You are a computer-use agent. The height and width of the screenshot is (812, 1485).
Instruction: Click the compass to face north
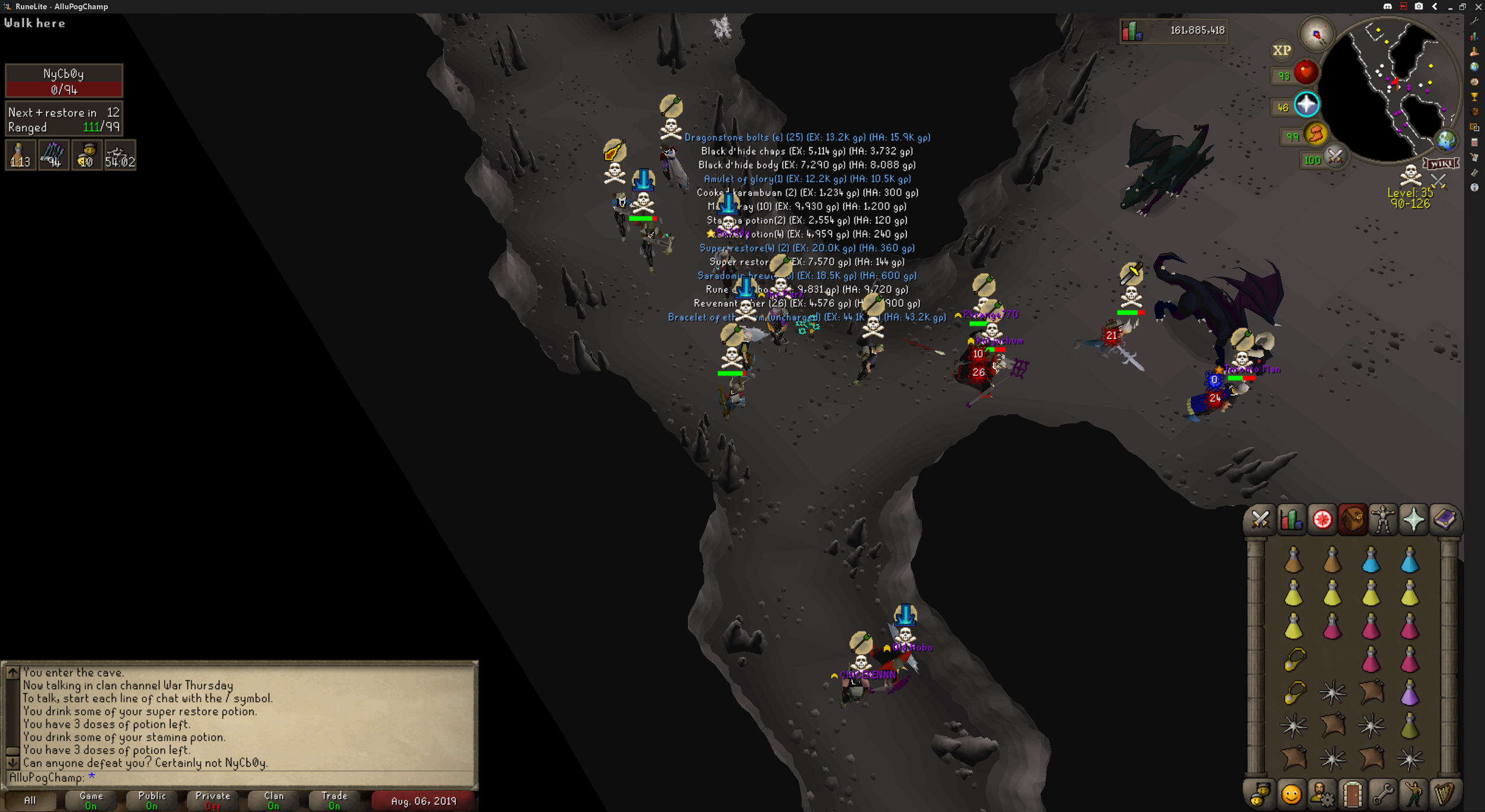[1316, 35]
